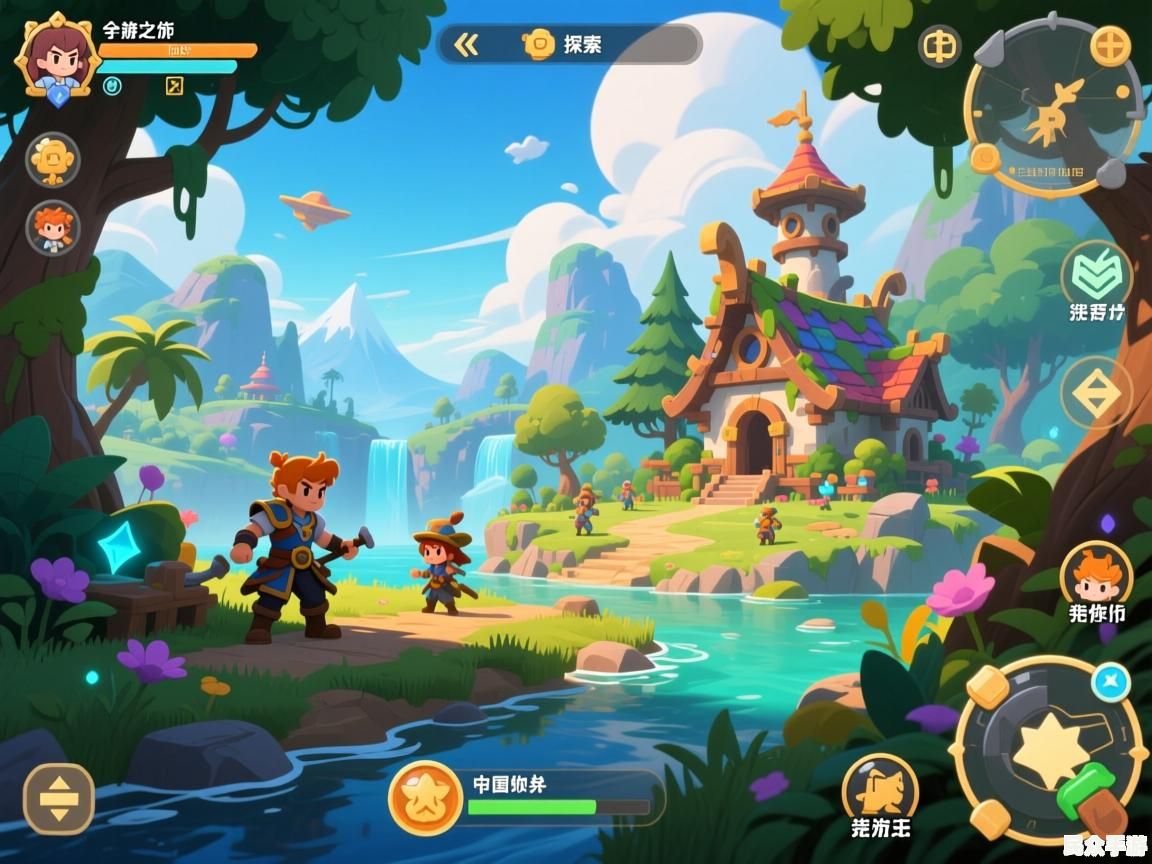Toggle the gold diamond up-down button
The width and height of the screenshot is (1152, 864).
(1096, 393)
